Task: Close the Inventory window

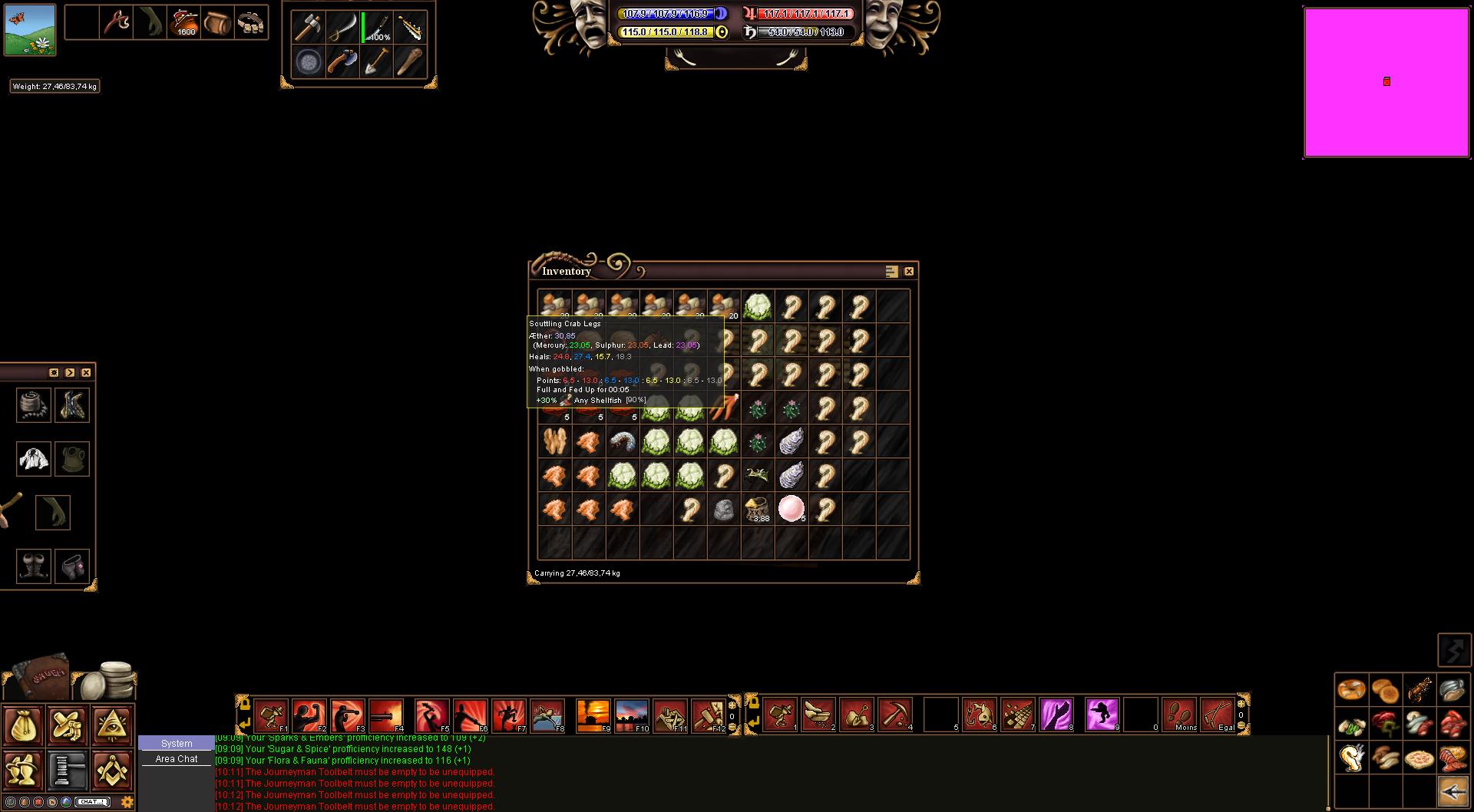Action: click(909, 272)
